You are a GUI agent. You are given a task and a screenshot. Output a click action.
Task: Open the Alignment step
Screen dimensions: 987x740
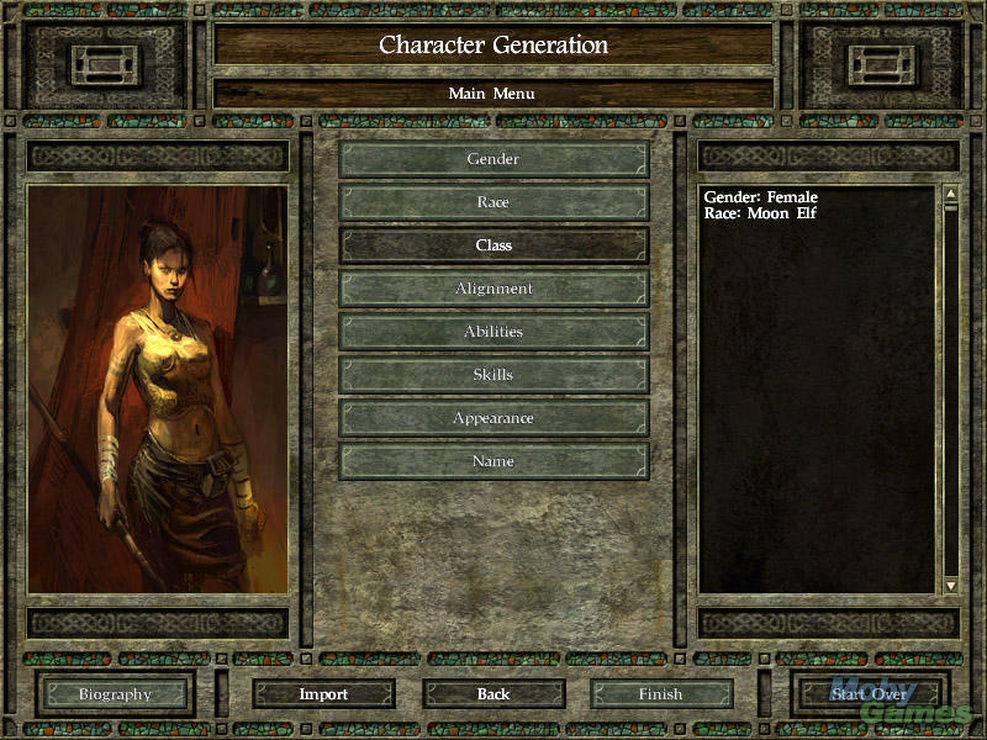pyautogui.click(x=493, y=288)
